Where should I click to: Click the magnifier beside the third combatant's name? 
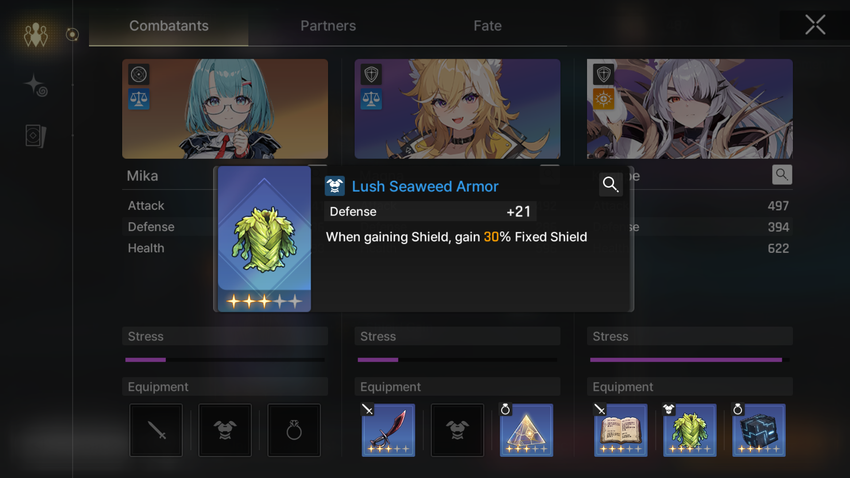click(x=782, y=175)
